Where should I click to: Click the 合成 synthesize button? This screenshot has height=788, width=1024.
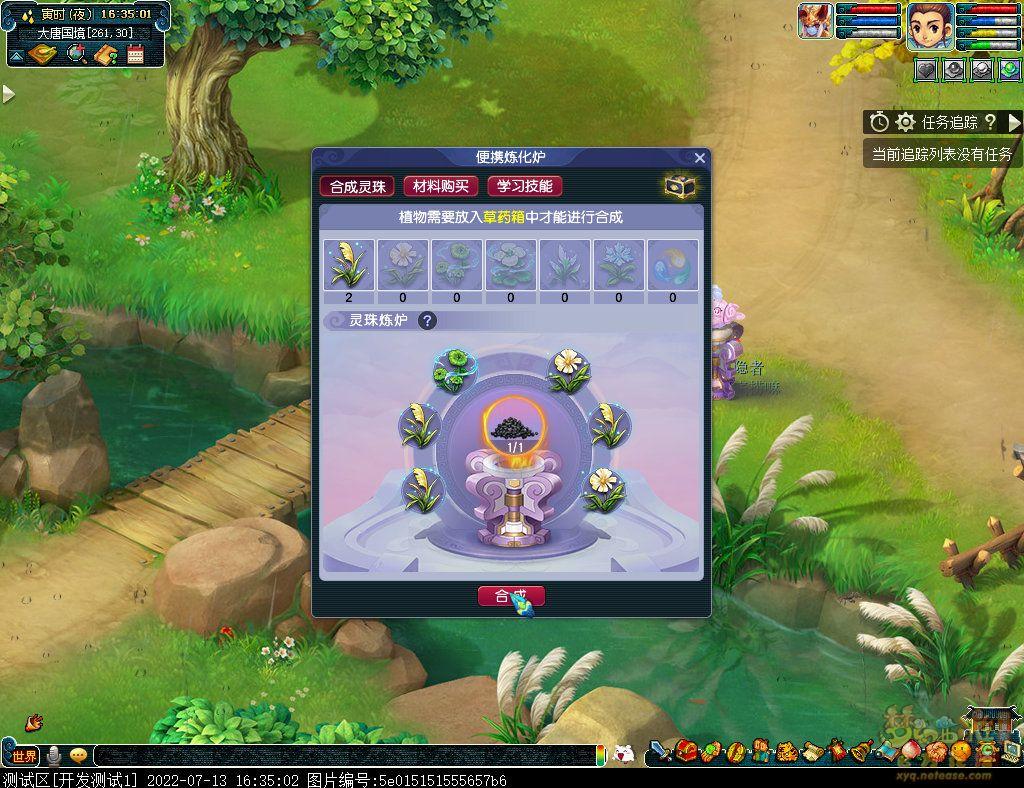point(511,596)
